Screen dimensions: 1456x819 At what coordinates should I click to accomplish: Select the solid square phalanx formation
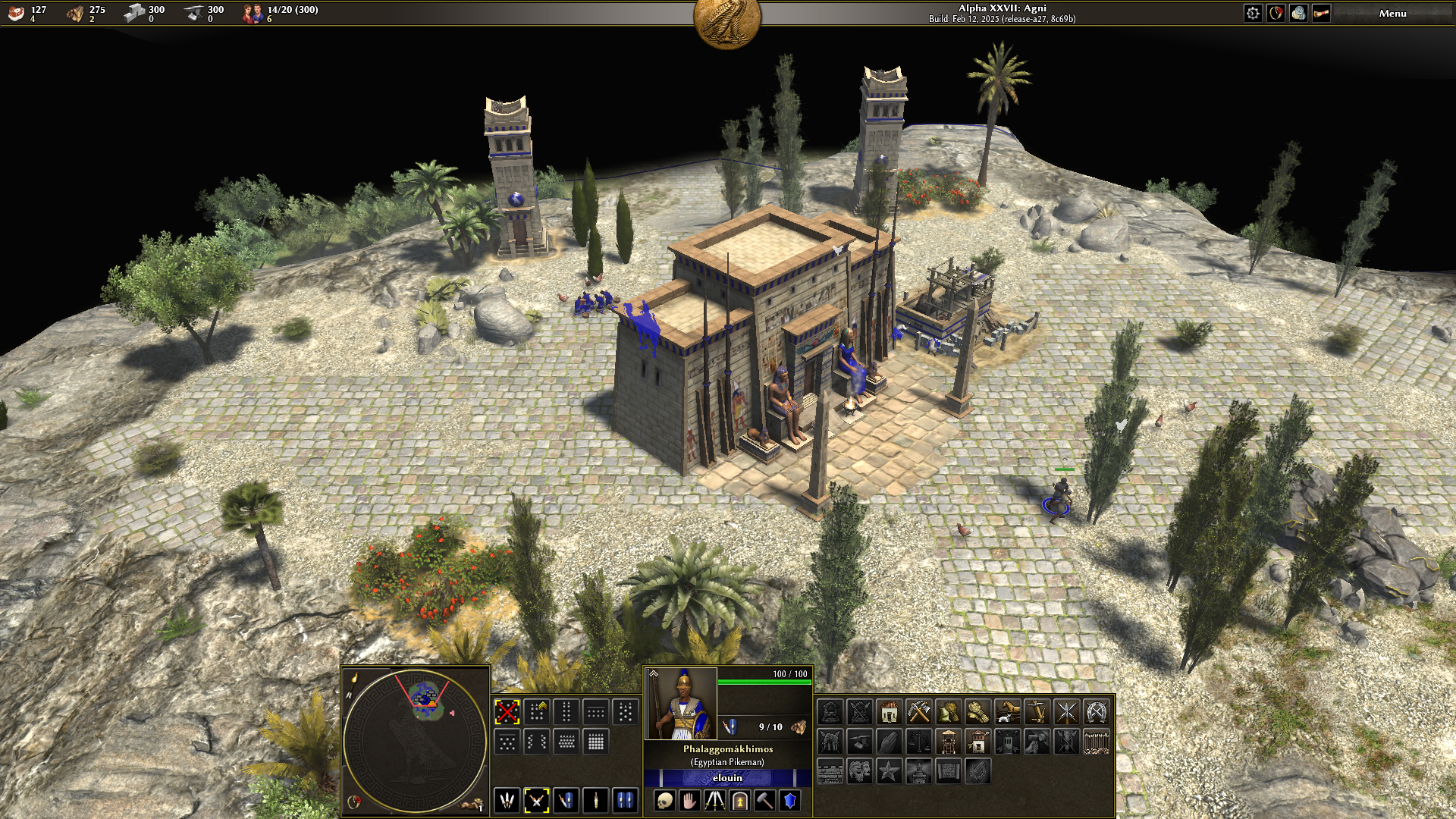pyautogui.click(x=596, y=742)
